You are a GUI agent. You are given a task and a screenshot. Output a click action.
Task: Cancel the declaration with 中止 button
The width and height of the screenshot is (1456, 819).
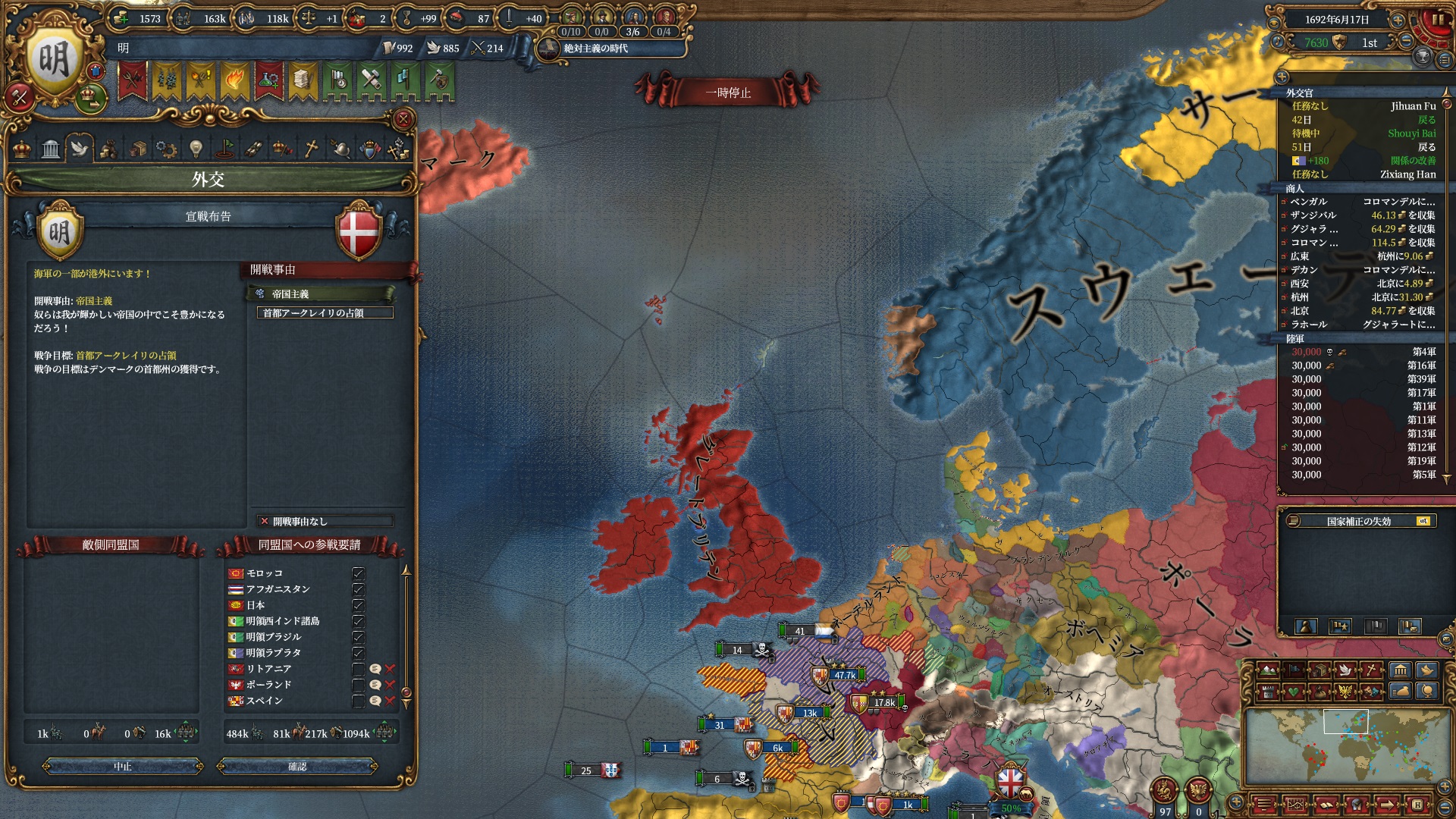click(123, 767)
